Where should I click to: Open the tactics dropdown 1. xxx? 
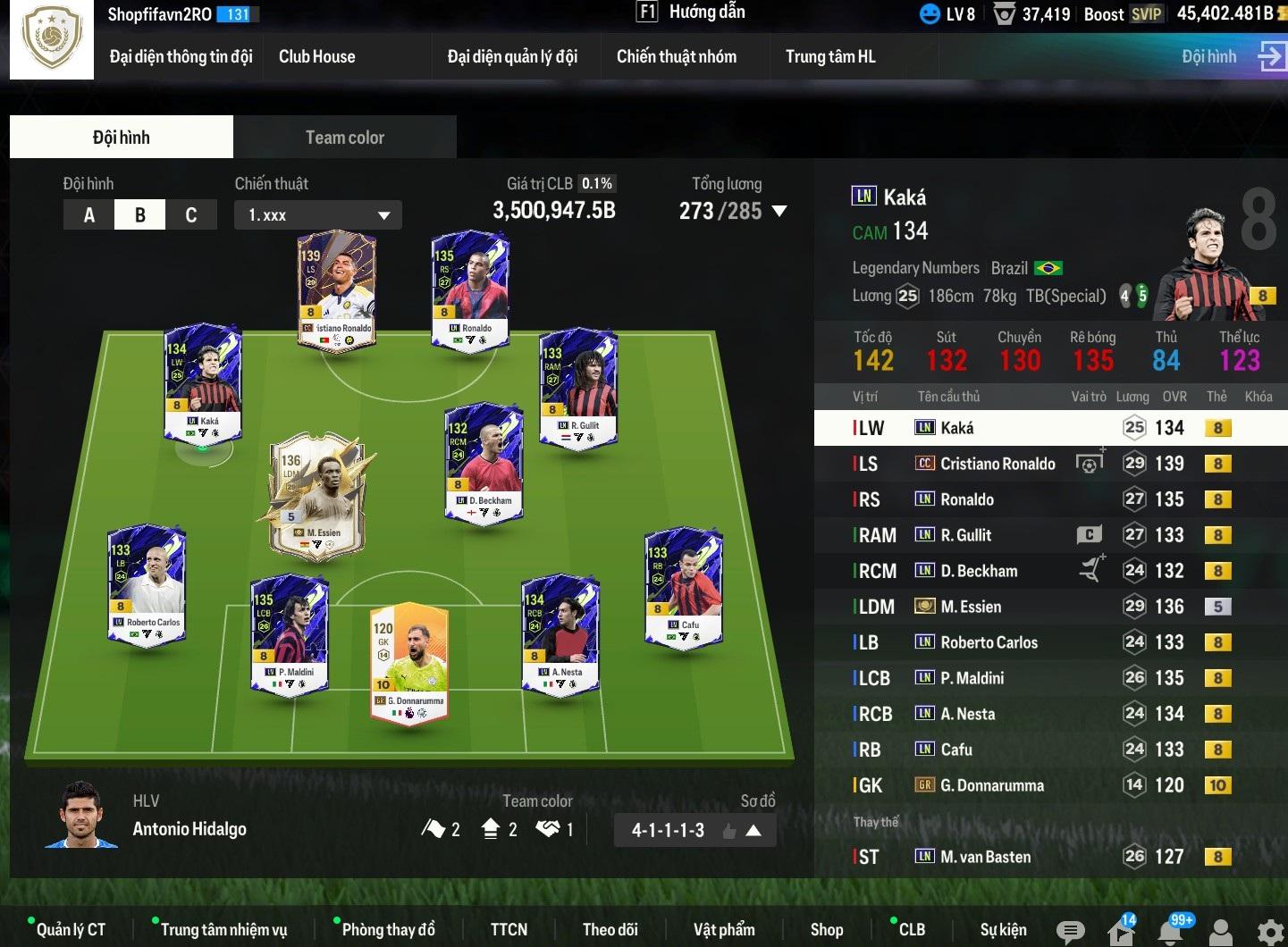pyautogui.click(x=317, y=215)
